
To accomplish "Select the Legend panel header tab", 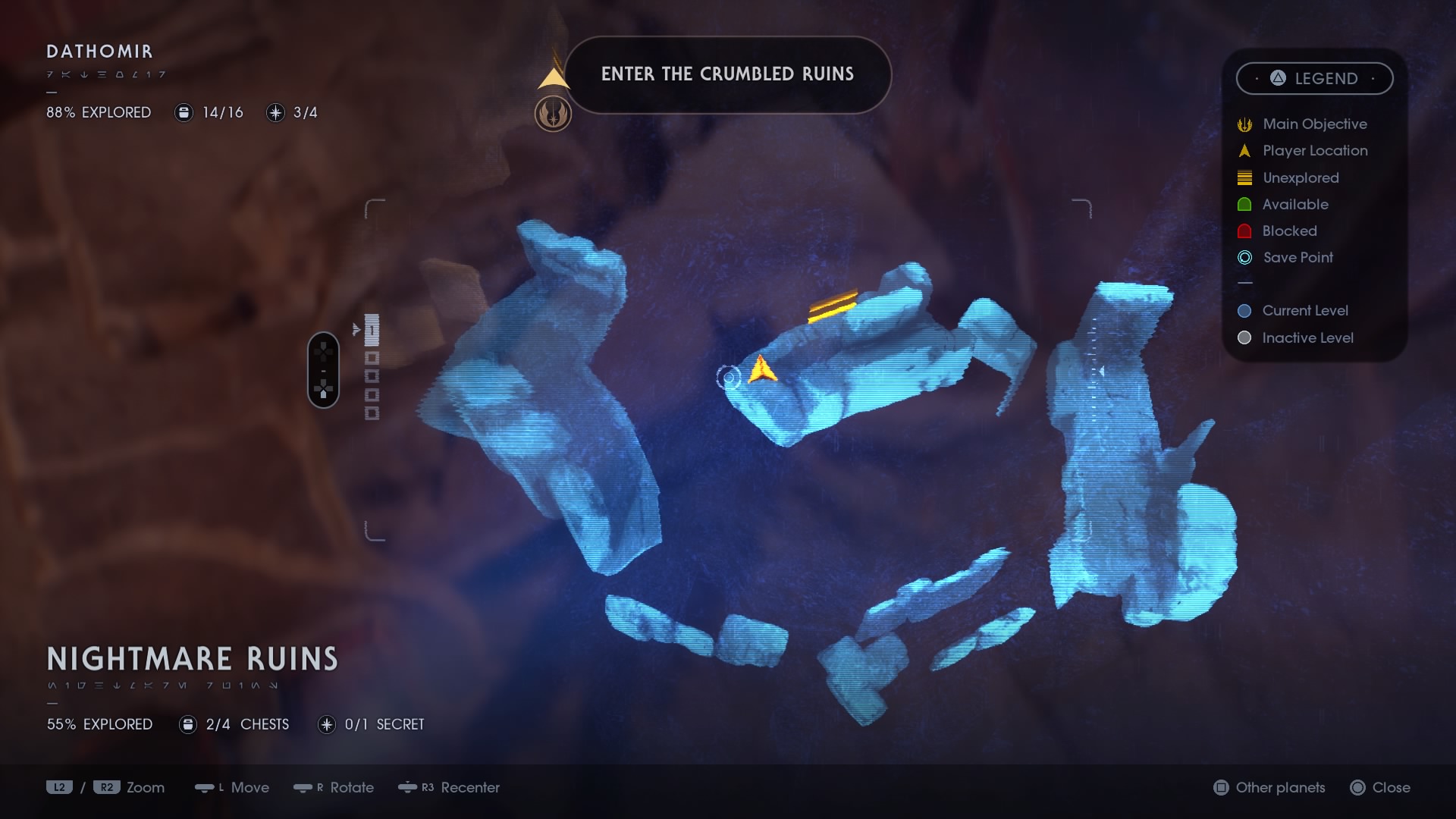I will [x=1315, y=78].
